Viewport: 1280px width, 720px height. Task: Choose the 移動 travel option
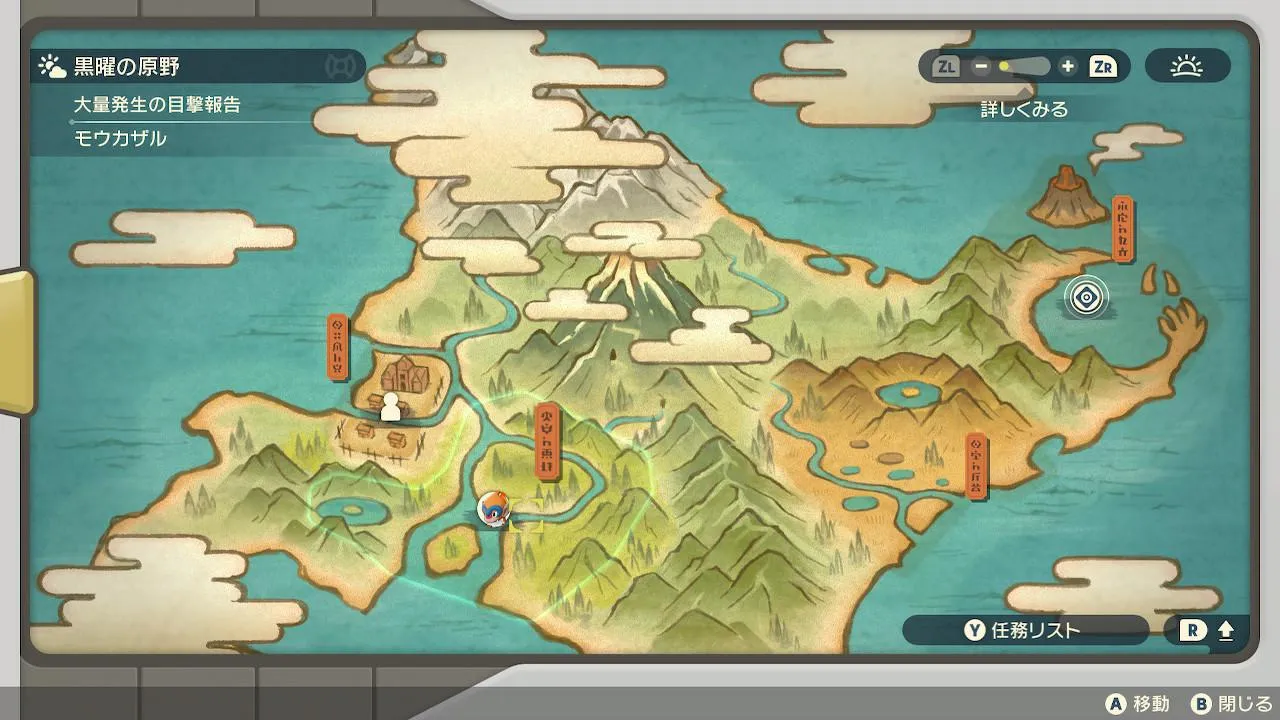tap(1138, 704)
